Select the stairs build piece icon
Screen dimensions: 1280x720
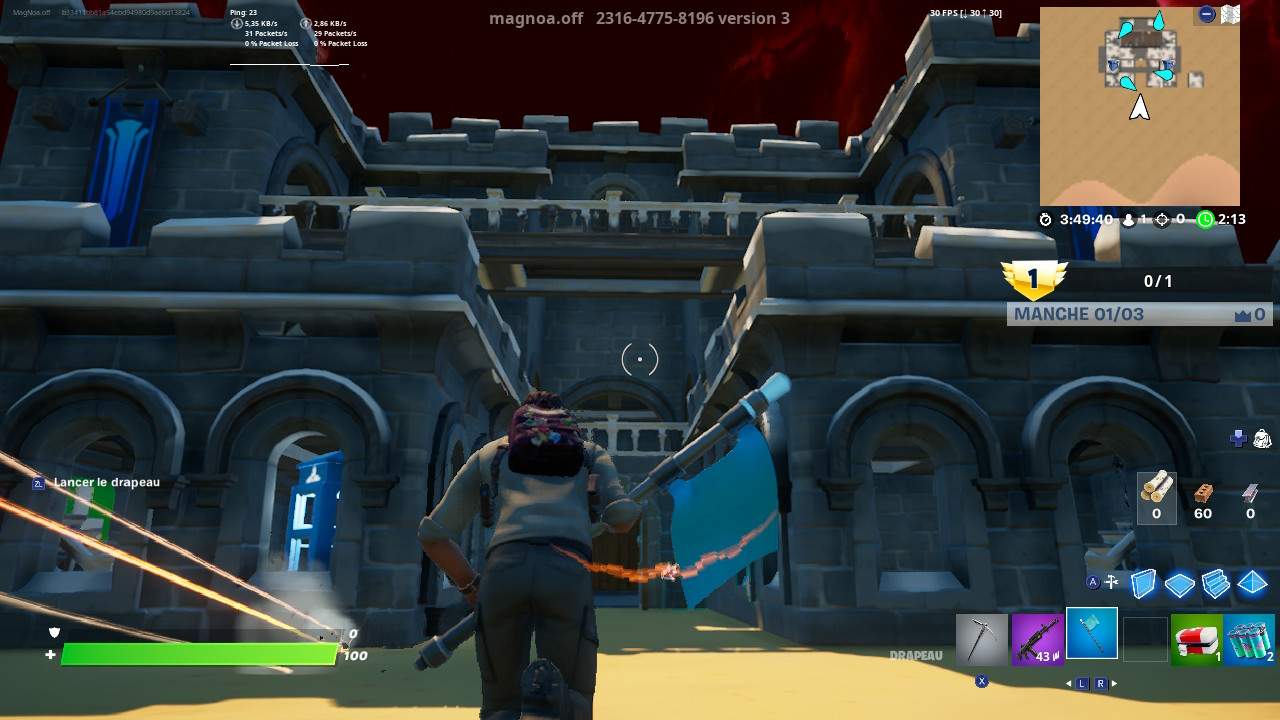click(1217, 583)
